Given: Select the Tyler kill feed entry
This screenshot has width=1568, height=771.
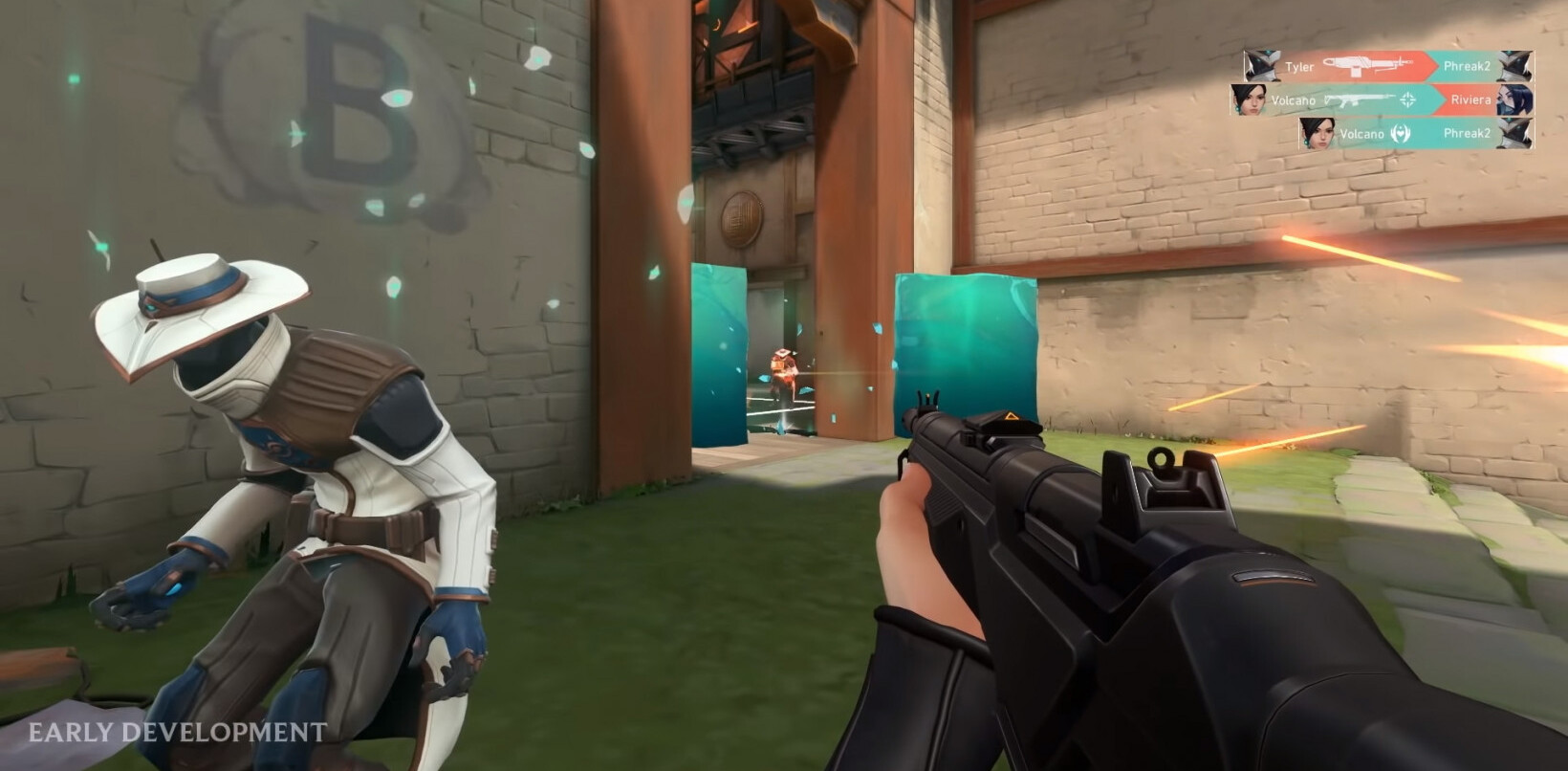Looking at the screenshot, I should point(1386,65).
